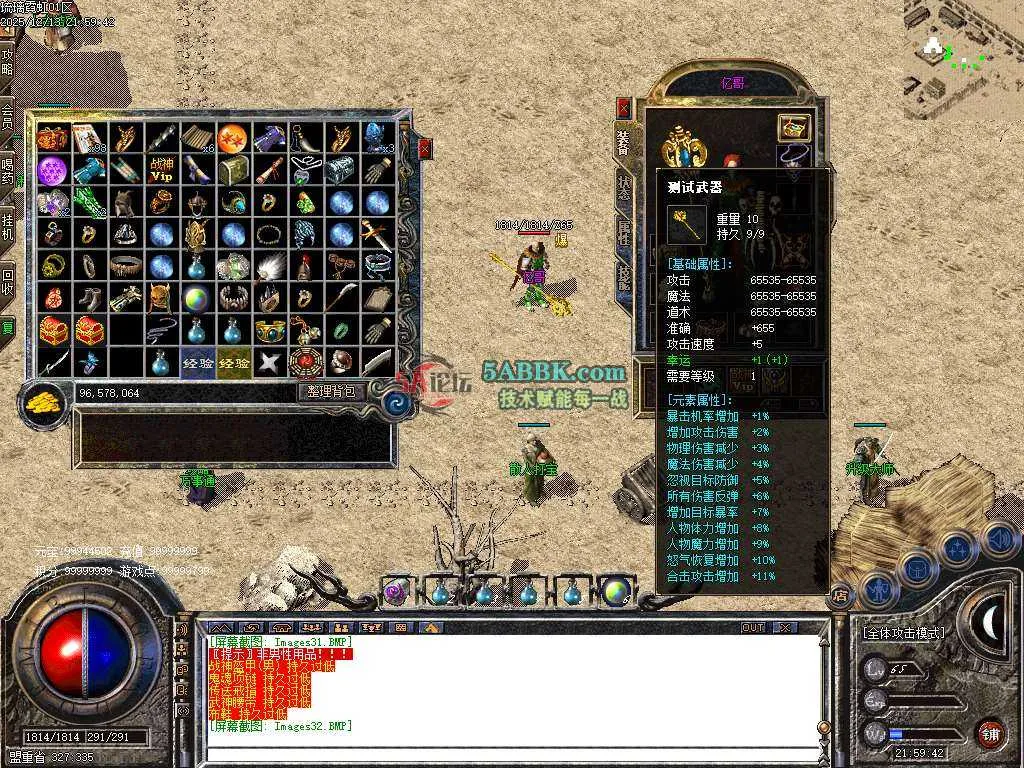Click the 整理背包 sort bag button
The height and width of the screenshot is (768, 1024).
tap(331, 392)
